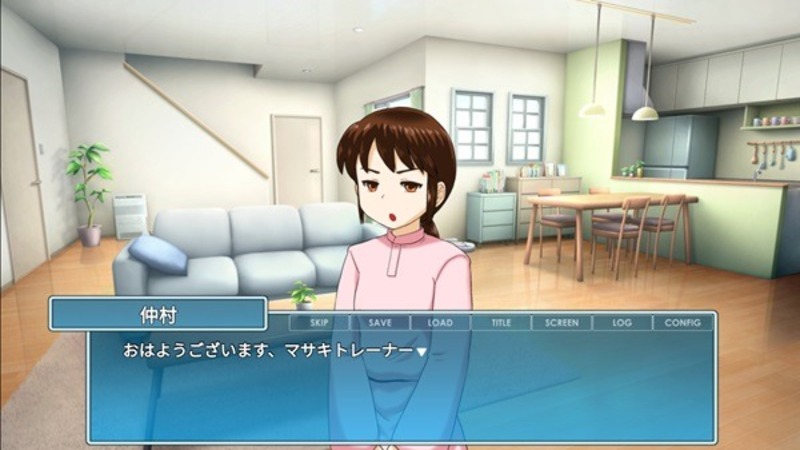Viewport: 800px width, 450px height.
Task: Click the SCREEN button
Action: point(561,323)
